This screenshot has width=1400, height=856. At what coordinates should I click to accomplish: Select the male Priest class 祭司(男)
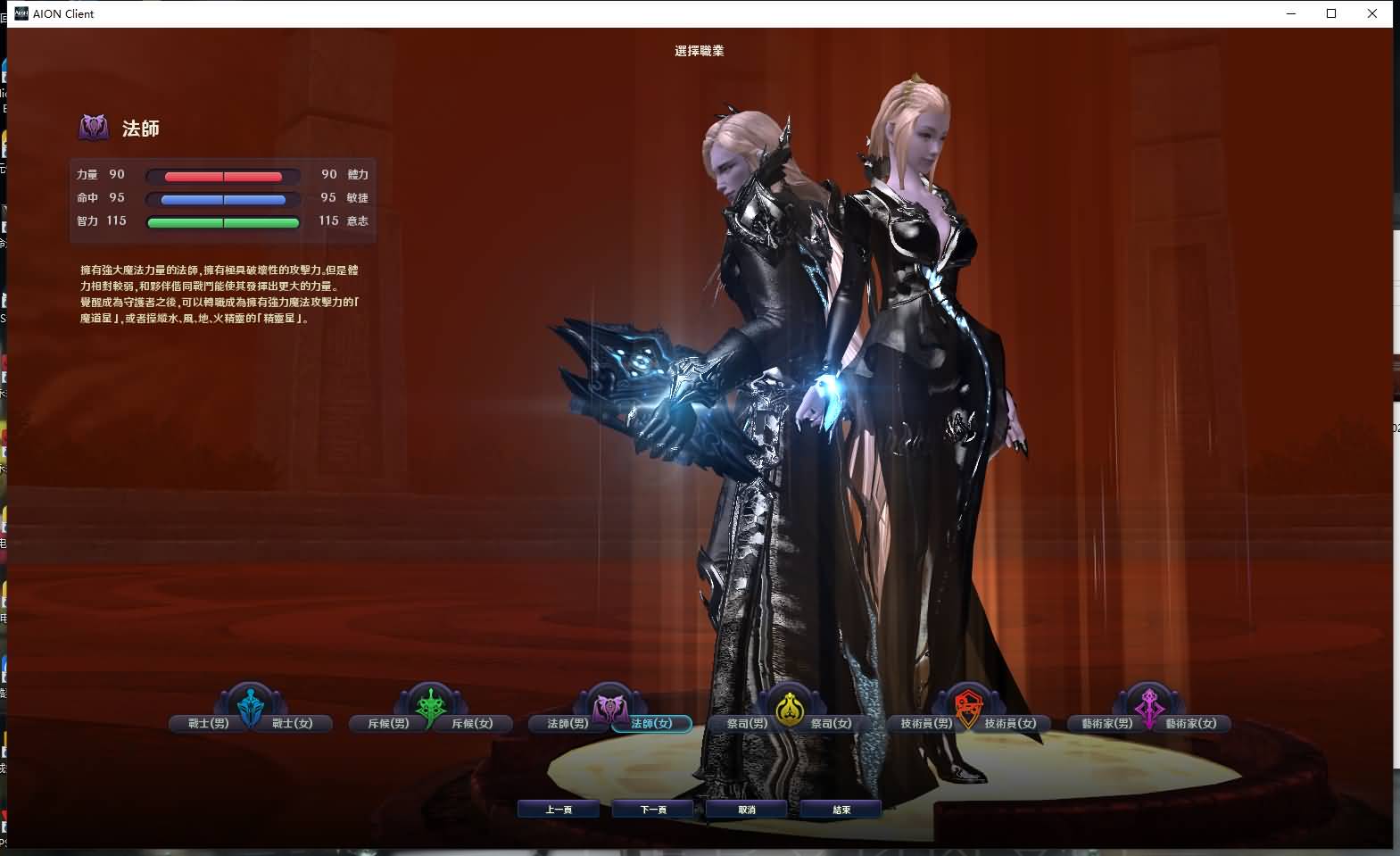pos(747,723)
